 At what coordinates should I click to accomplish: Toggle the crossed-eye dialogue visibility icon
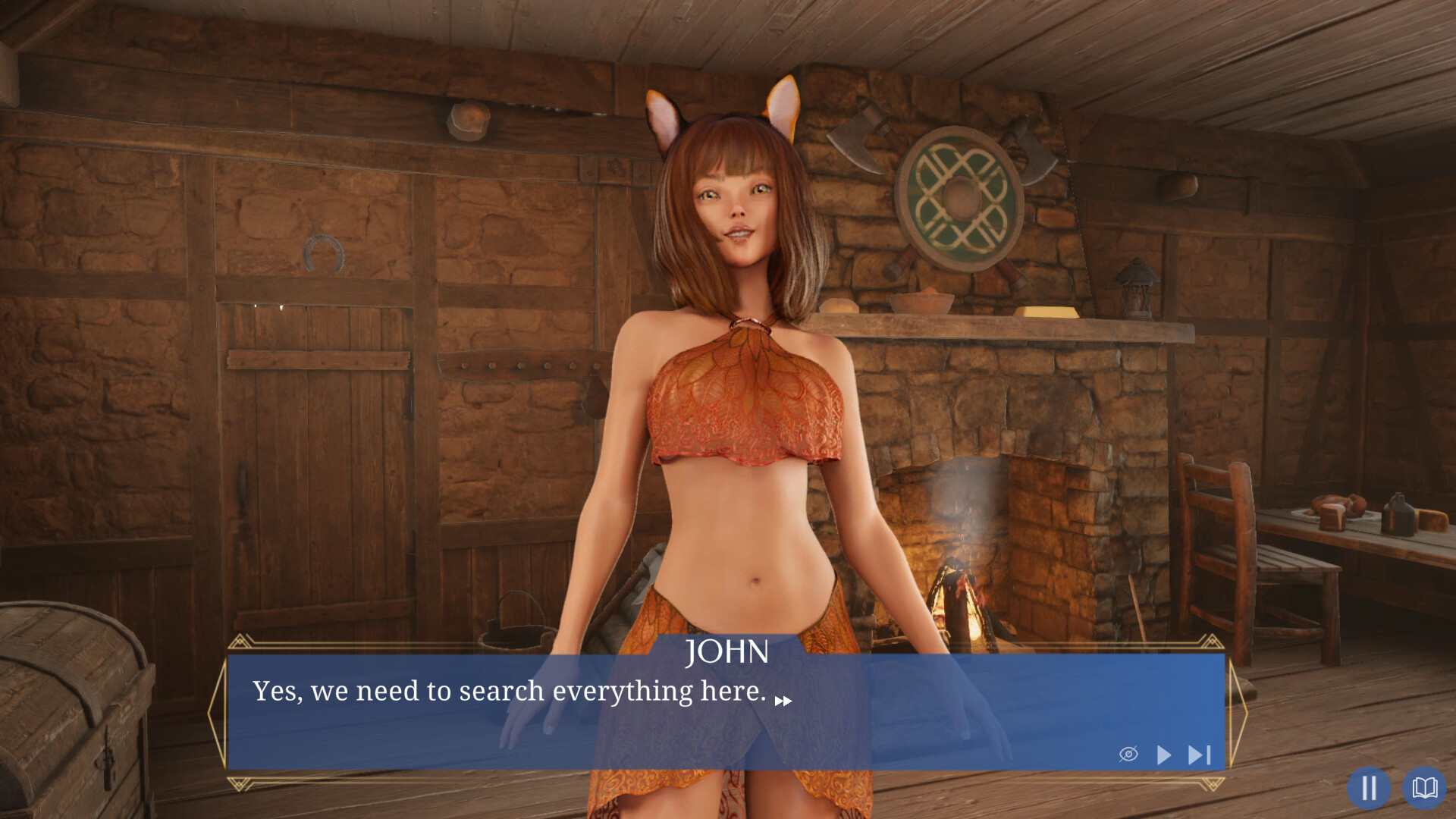[x=1129, y=755]
